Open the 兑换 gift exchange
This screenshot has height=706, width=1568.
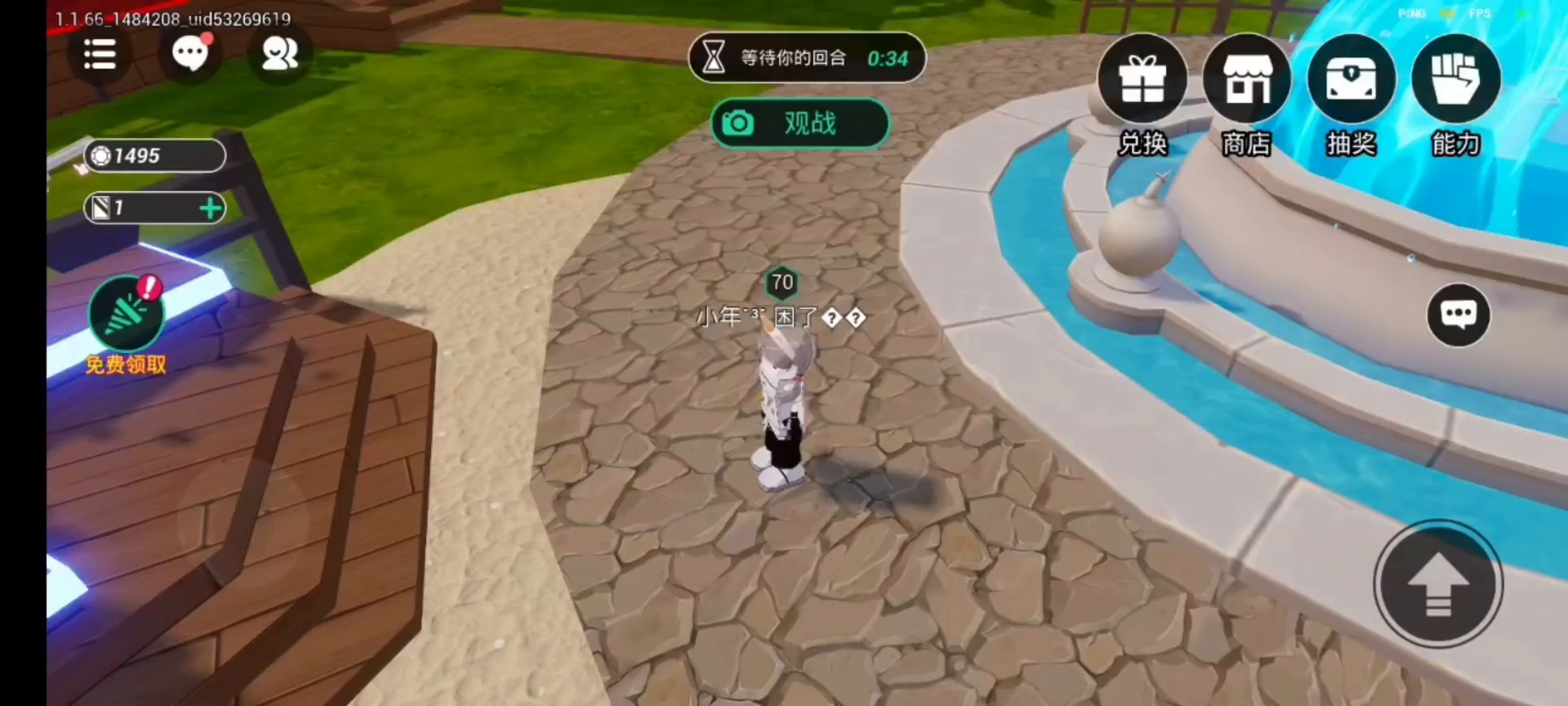1142,81
